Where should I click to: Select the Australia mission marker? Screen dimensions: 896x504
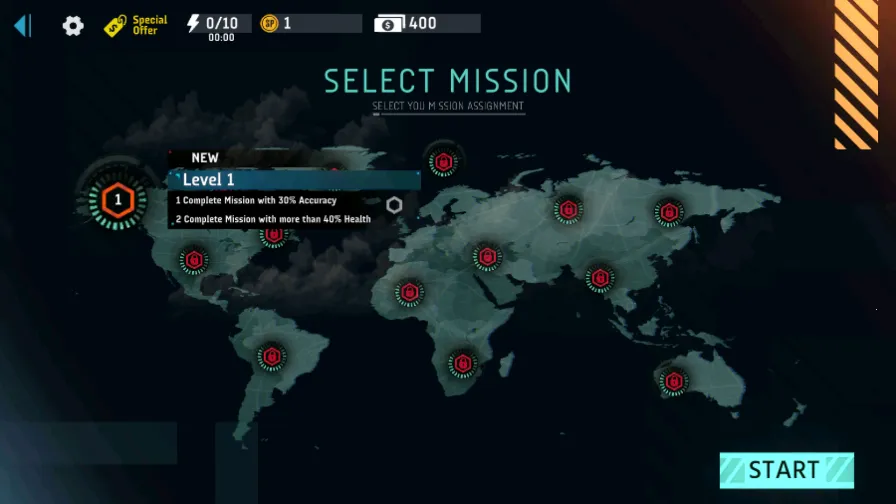[x=673, y=381]
